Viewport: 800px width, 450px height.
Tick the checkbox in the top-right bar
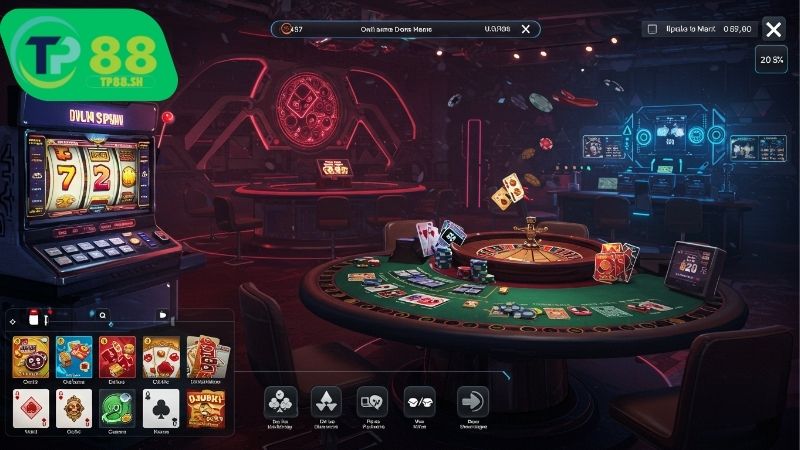(x=653, y=30)
